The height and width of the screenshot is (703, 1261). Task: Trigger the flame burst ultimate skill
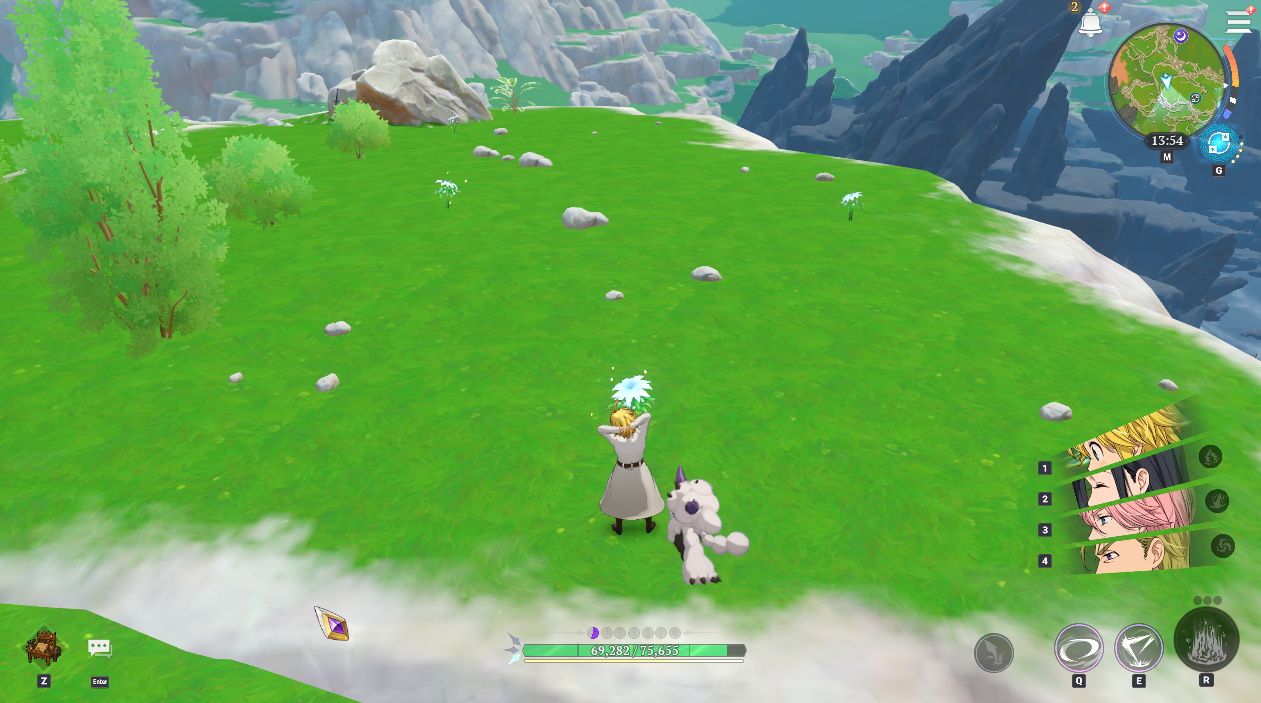click(x=1206, y=640)
